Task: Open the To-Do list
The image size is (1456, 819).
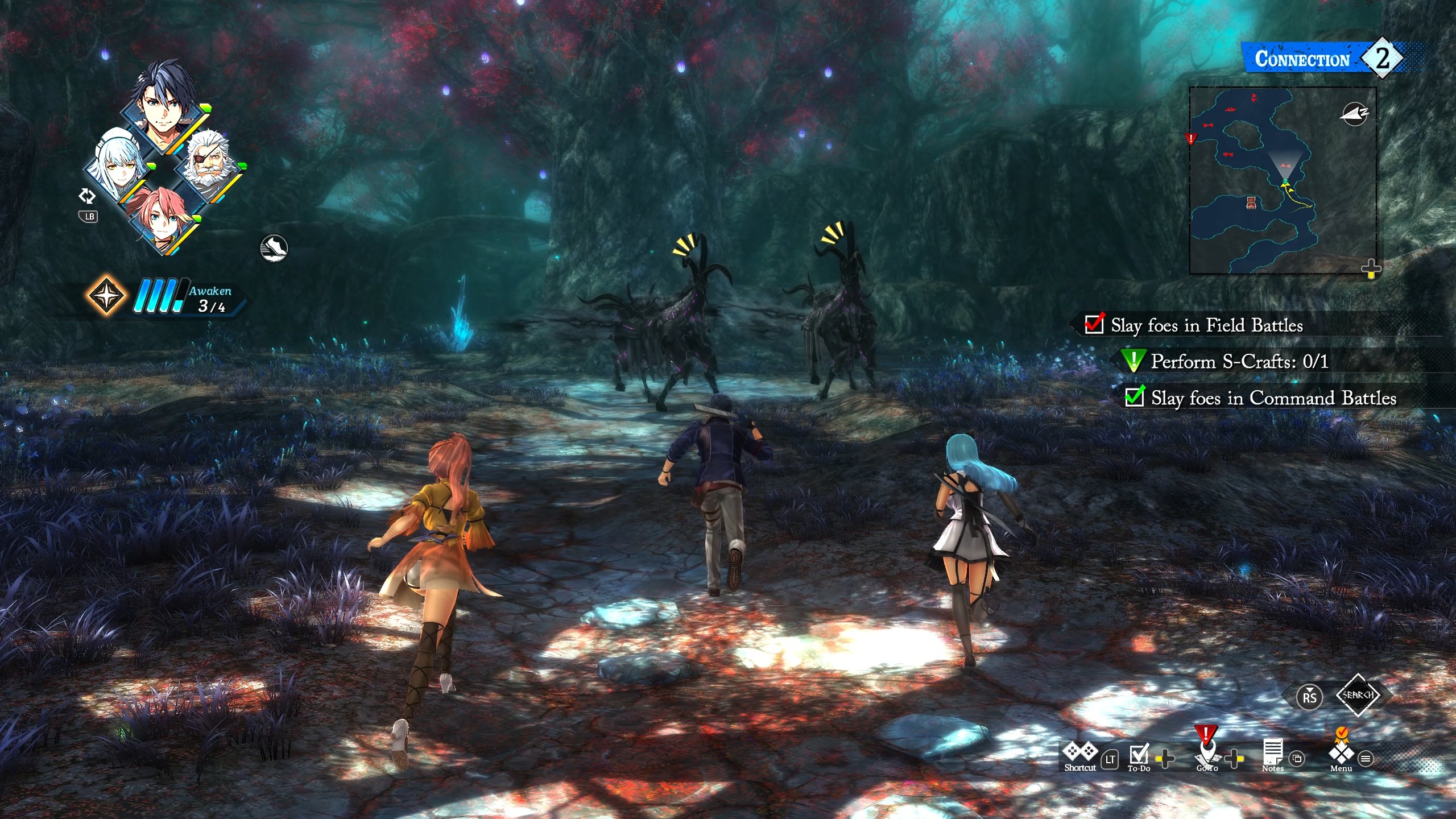Action: (x=1139, y=755)
